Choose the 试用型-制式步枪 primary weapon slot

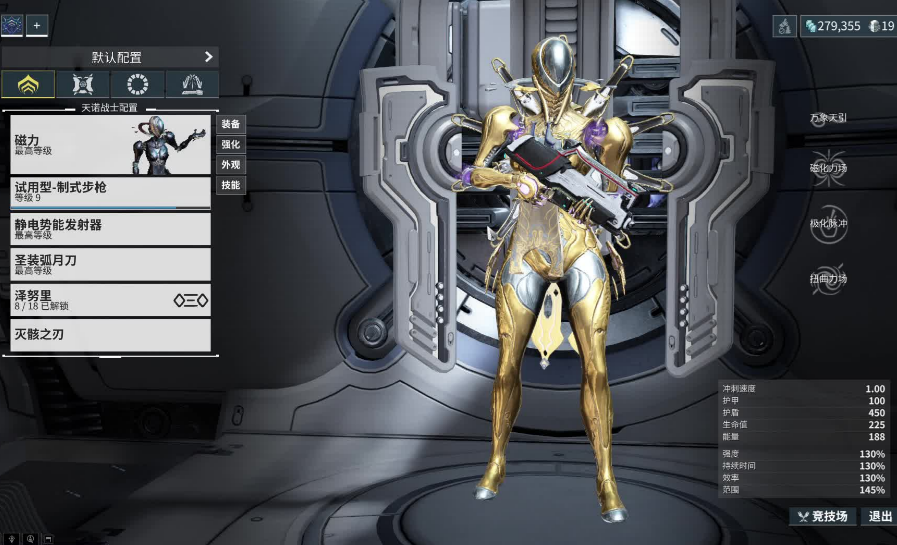pos(110,192)
